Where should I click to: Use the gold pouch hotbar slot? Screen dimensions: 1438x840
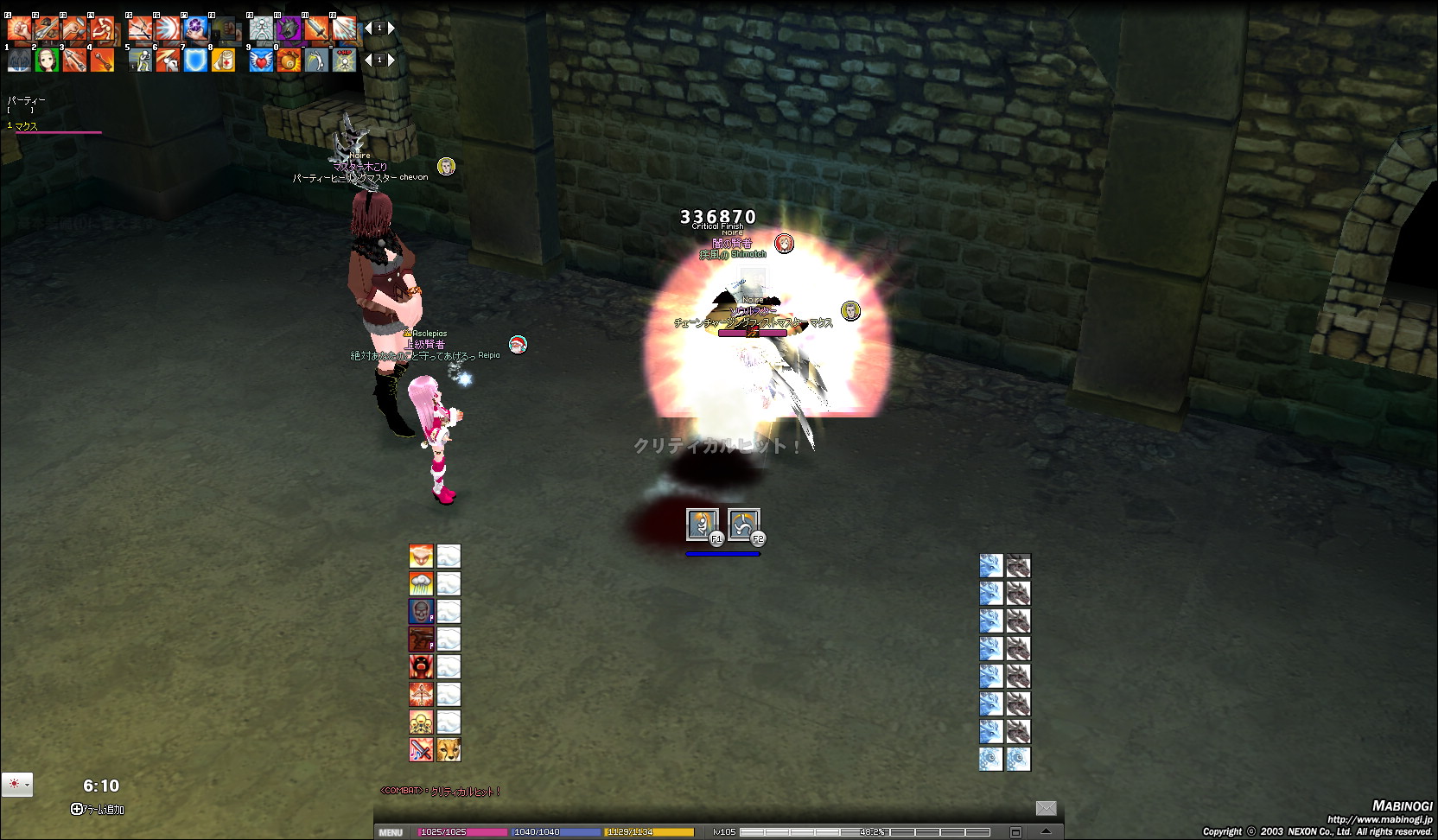click(x=289, y=60)
